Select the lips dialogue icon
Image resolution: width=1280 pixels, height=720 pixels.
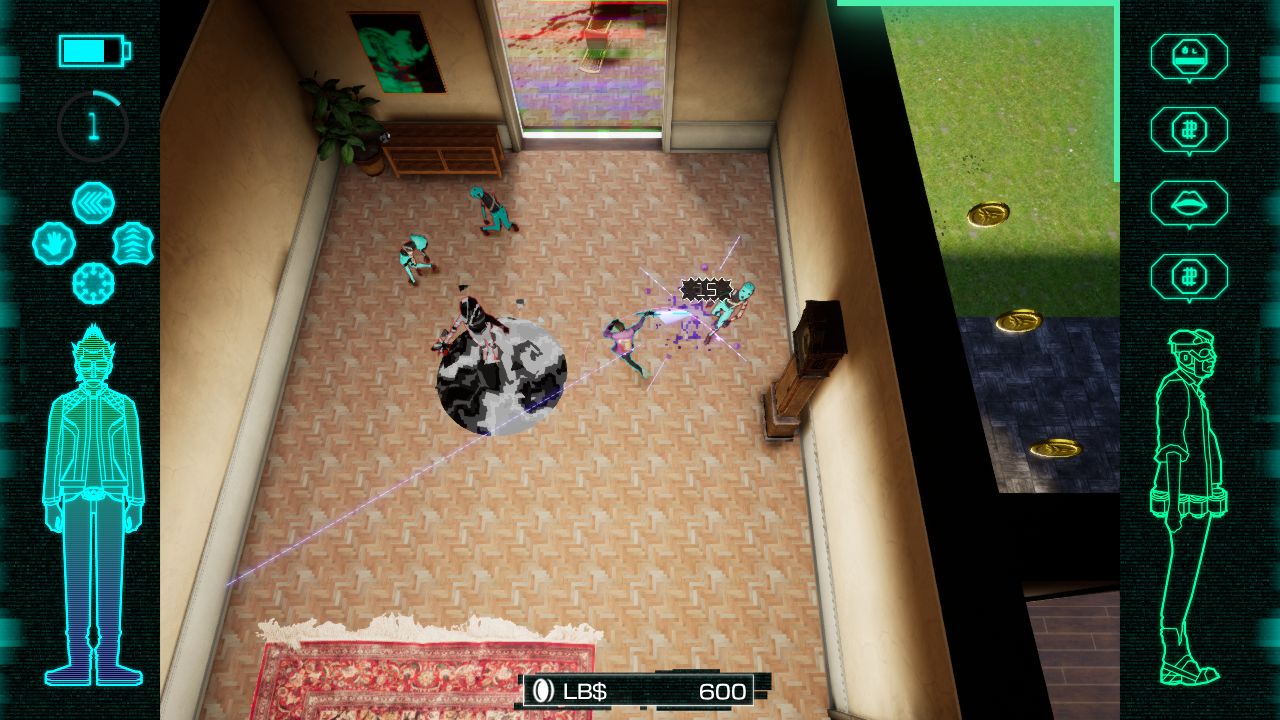tap(1190, 200)
